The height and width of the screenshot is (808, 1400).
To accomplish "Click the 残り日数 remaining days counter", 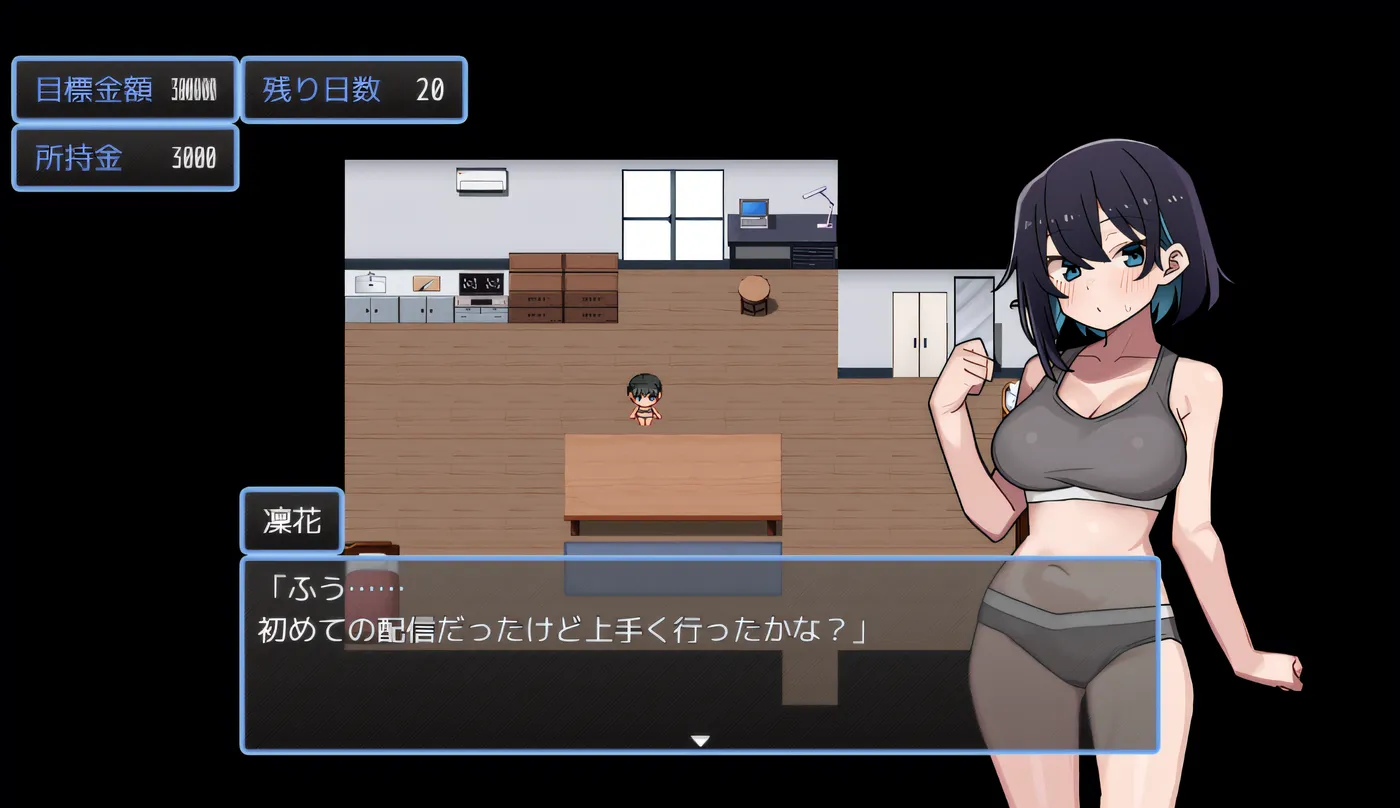I will click(x=354, y=90).
